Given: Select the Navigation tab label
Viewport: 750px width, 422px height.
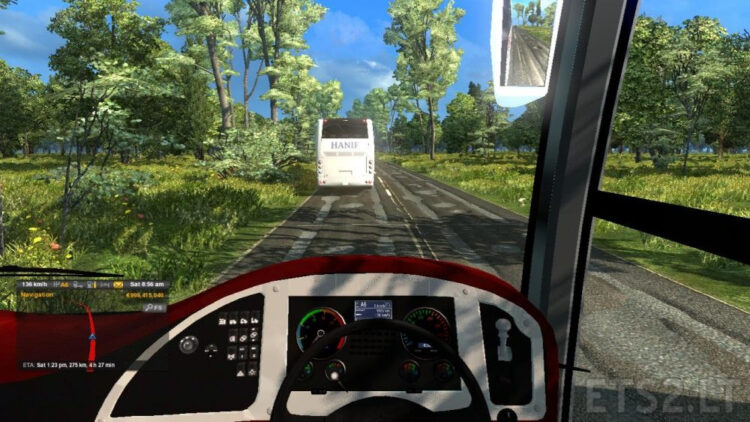Looking at the screenshot, I should click(38, 295).
